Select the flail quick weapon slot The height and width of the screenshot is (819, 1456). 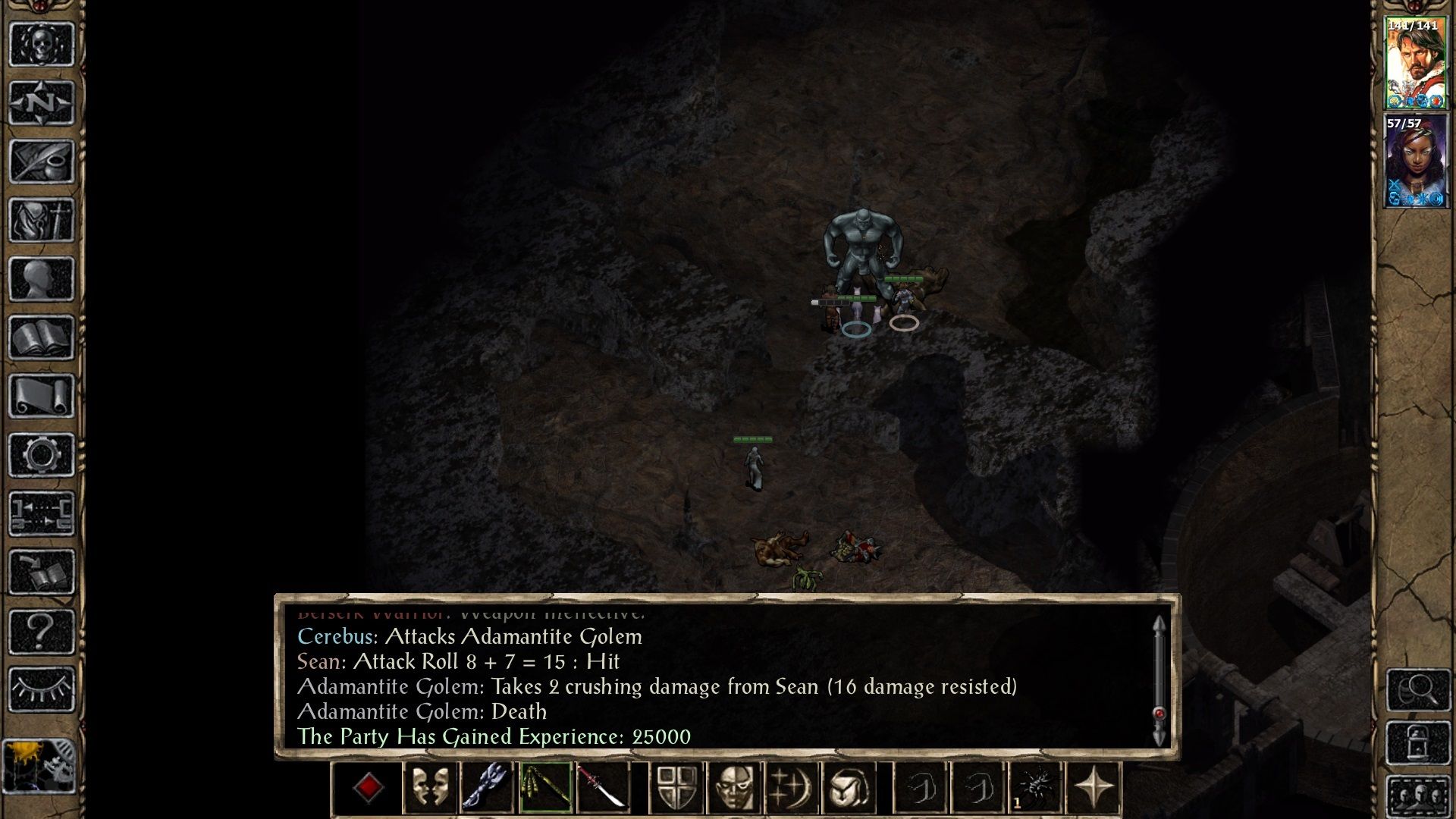pyautogui.click(x=488, y=787)
